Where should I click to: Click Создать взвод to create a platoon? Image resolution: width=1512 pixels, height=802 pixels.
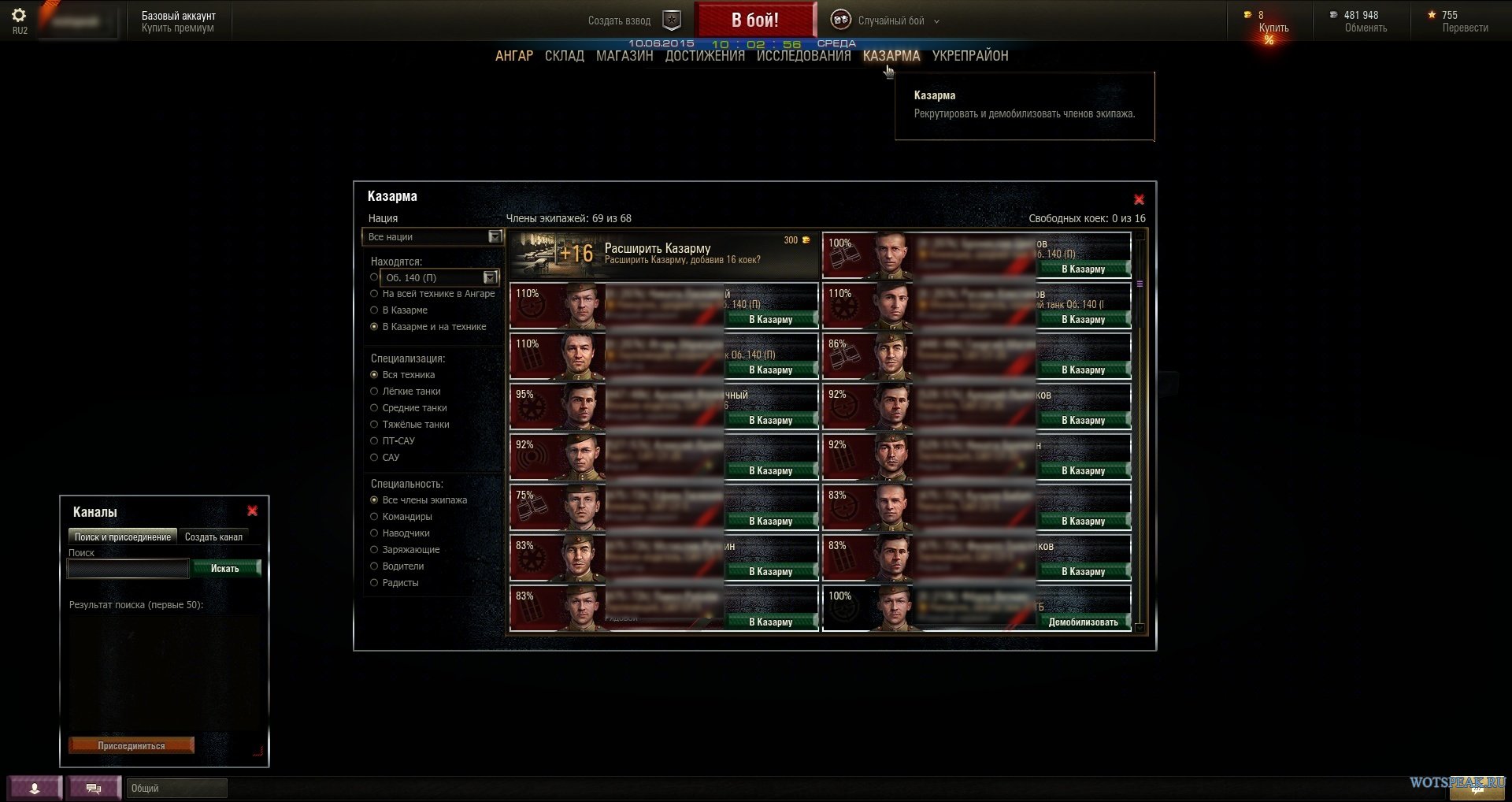620,21
